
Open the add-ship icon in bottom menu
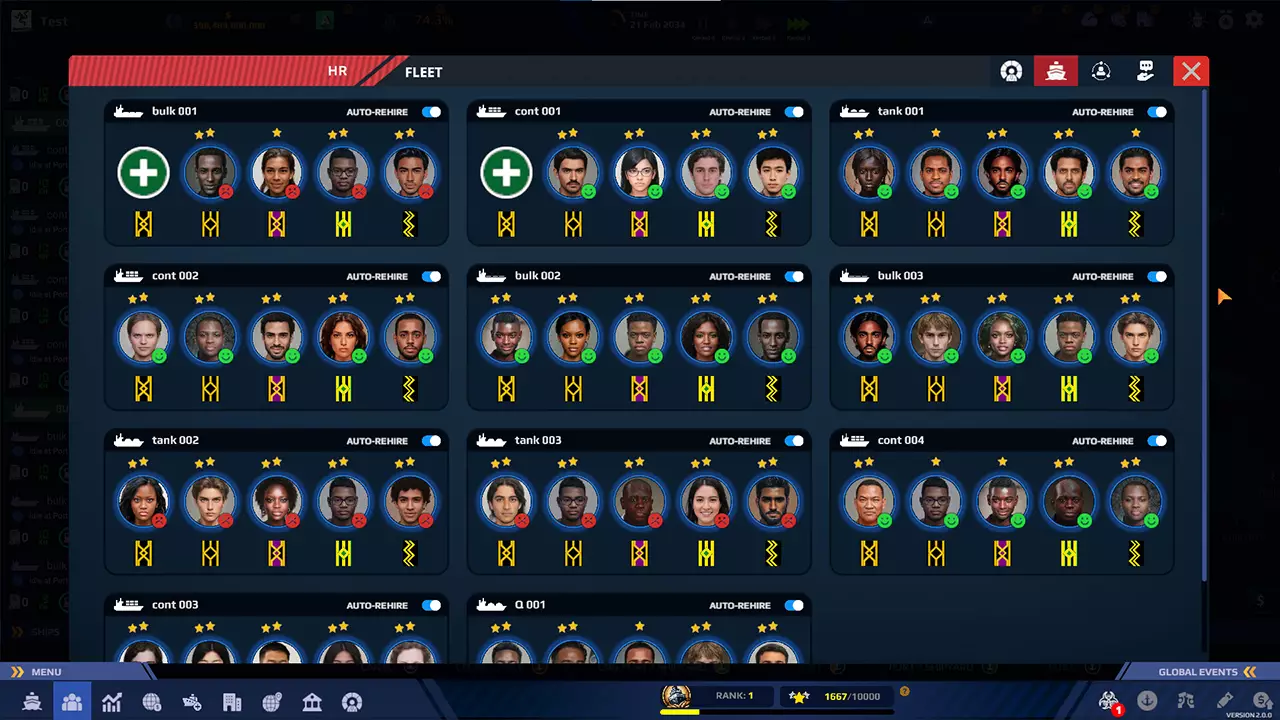[x=191, y=702]
